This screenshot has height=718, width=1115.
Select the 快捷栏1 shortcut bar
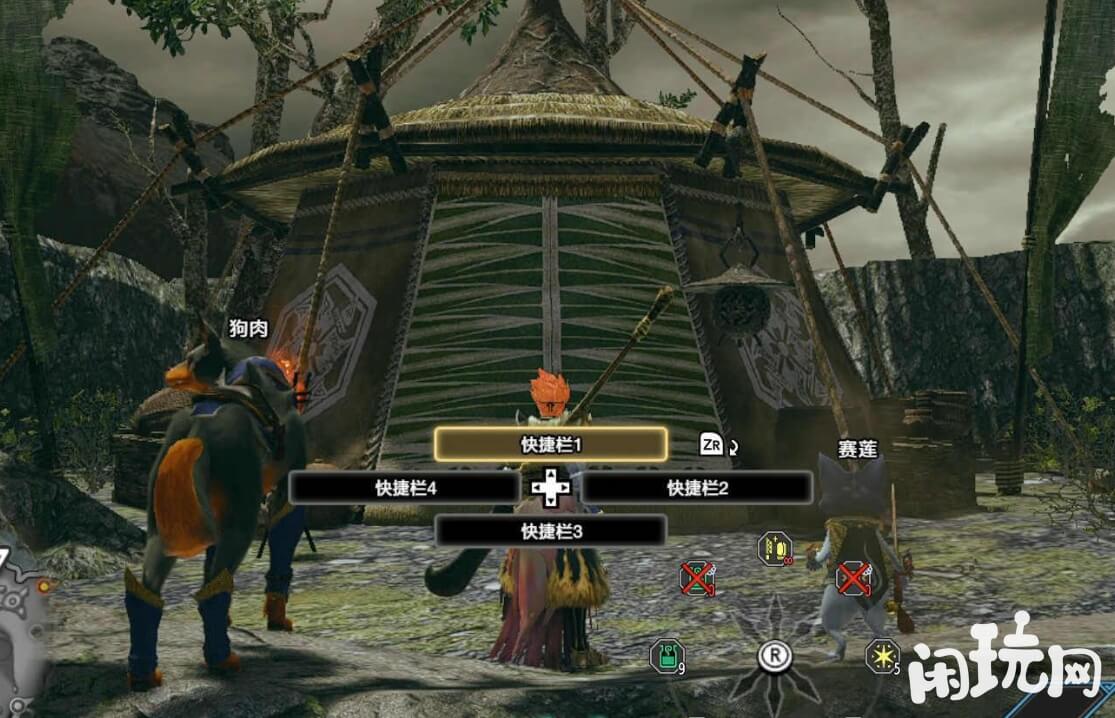point(551,444)
